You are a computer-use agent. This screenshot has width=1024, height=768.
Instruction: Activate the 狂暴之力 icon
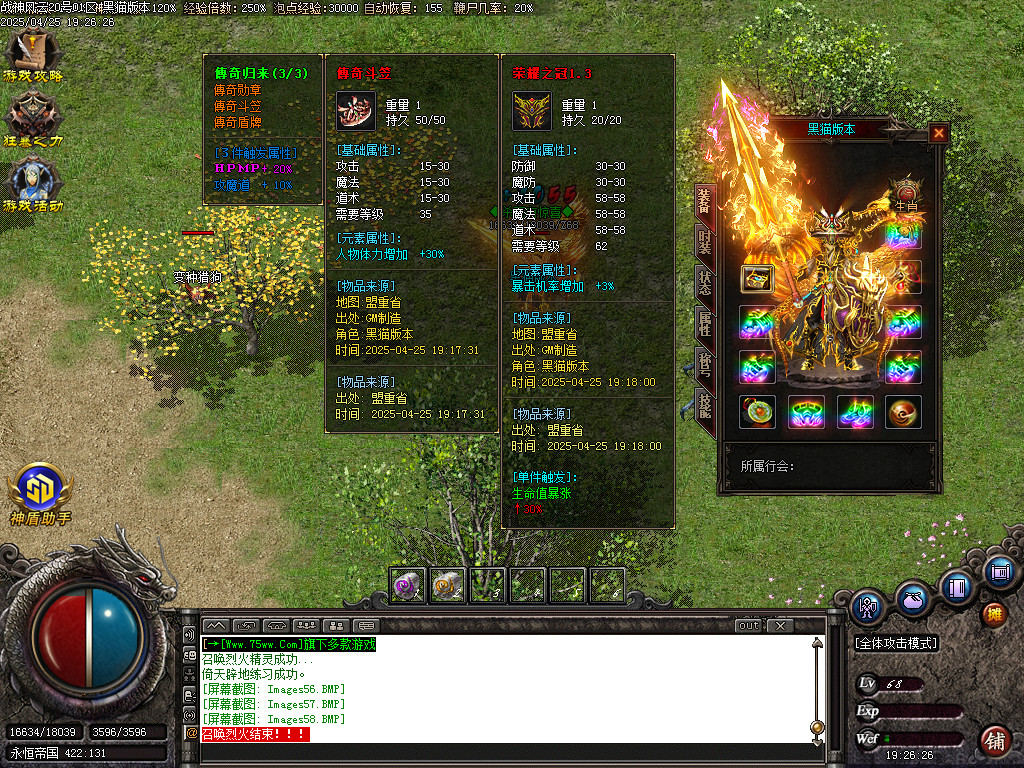(33, 118)
